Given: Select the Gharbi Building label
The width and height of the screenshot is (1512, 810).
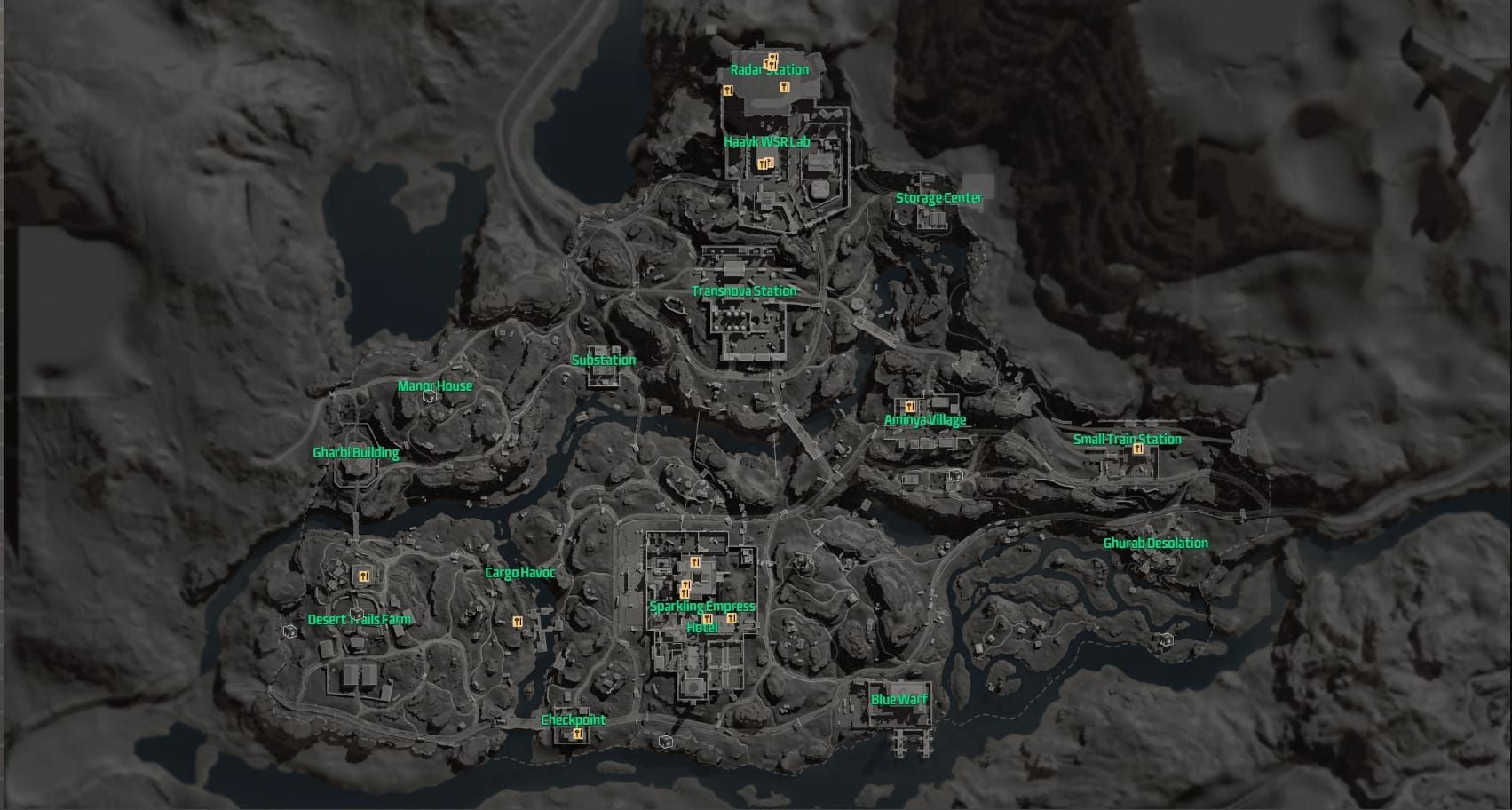Looking at the screenshot, I should [356, 452].
